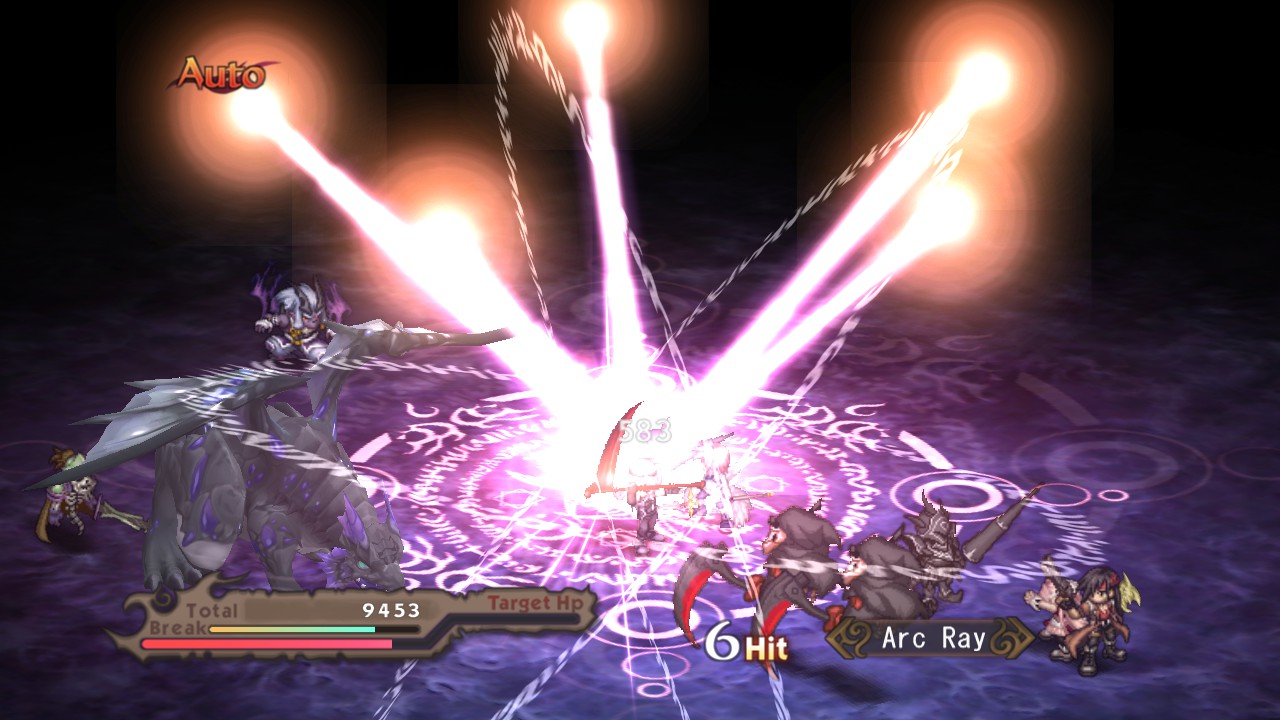Image resolution: width=1280 pixels, height=720 pixels.
Task: Select the hooded scythe-wielding ninja character
Action: pos(800,555)
